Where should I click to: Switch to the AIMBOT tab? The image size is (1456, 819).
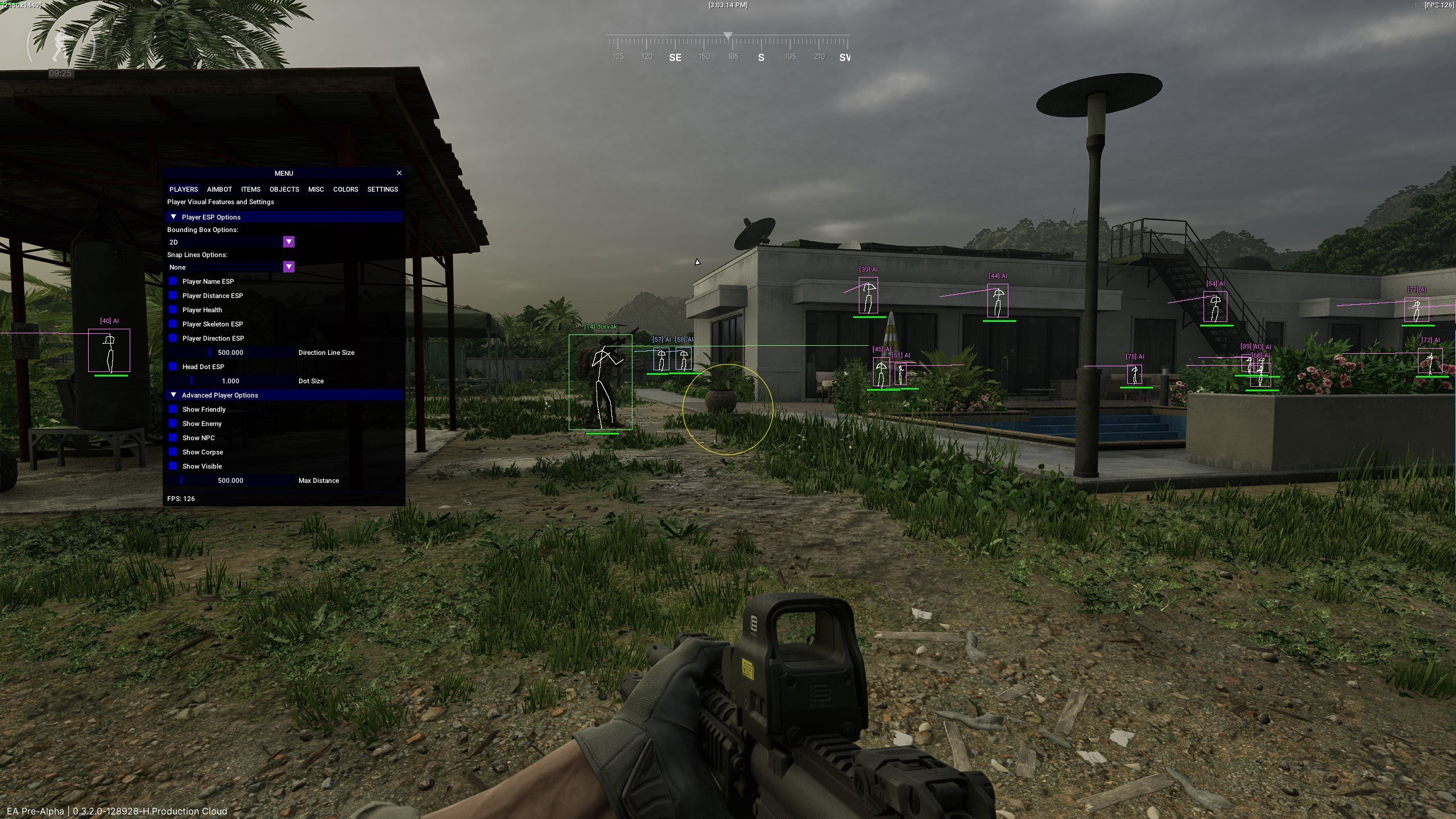(219, 189)
